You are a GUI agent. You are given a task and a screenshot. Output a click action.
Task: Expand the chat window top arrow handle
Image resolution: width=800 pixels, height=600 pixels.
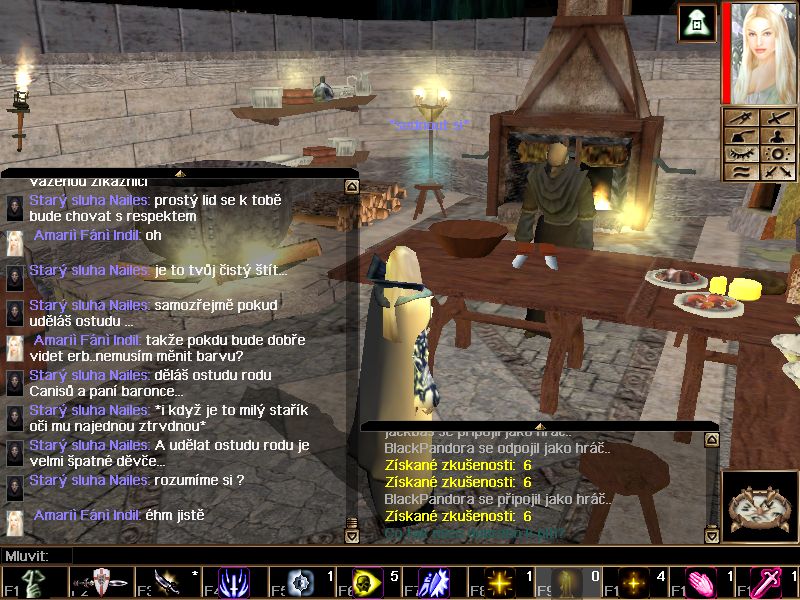point(178,173)
